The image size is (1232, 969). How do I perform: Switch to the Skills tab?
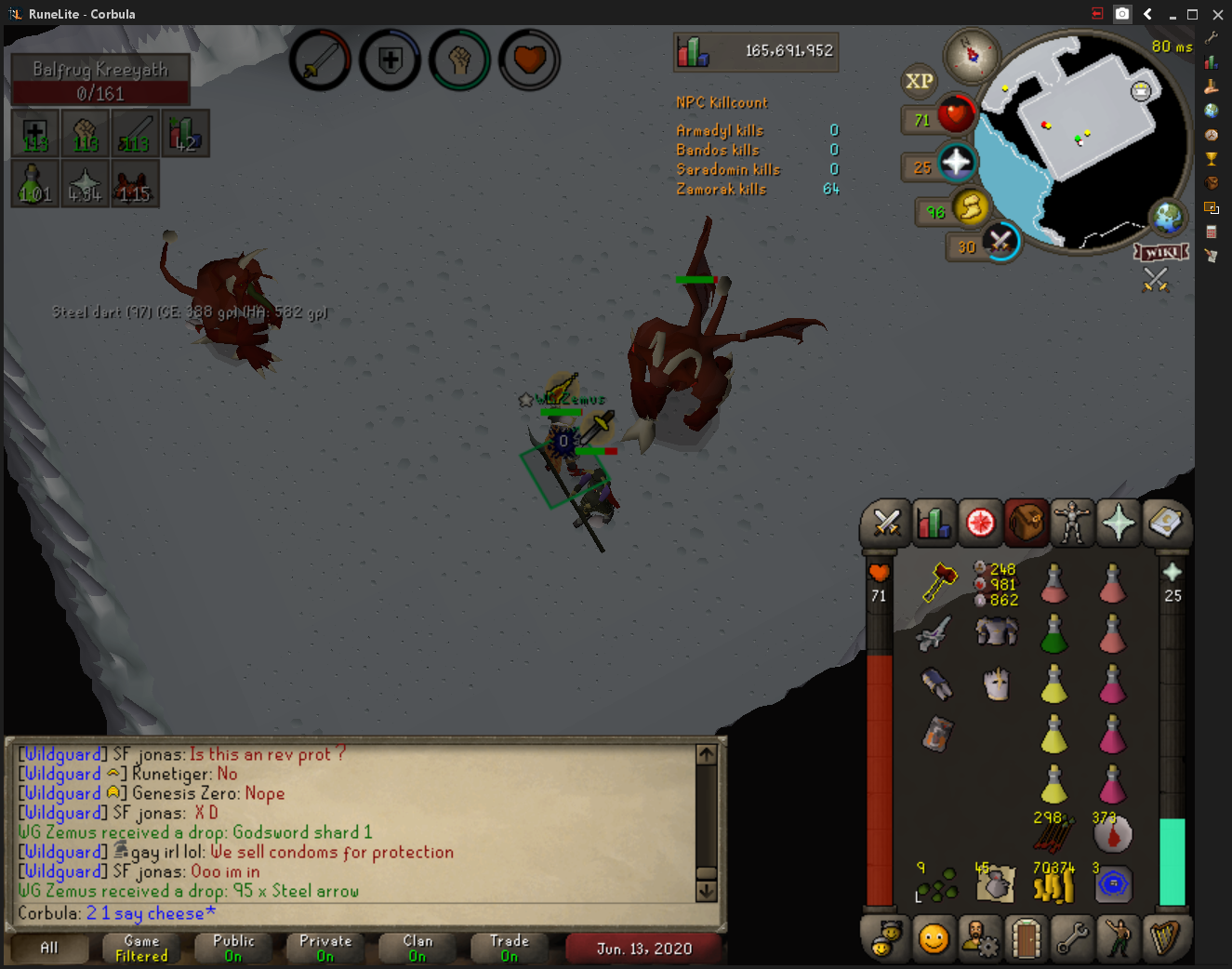(933, 524)
